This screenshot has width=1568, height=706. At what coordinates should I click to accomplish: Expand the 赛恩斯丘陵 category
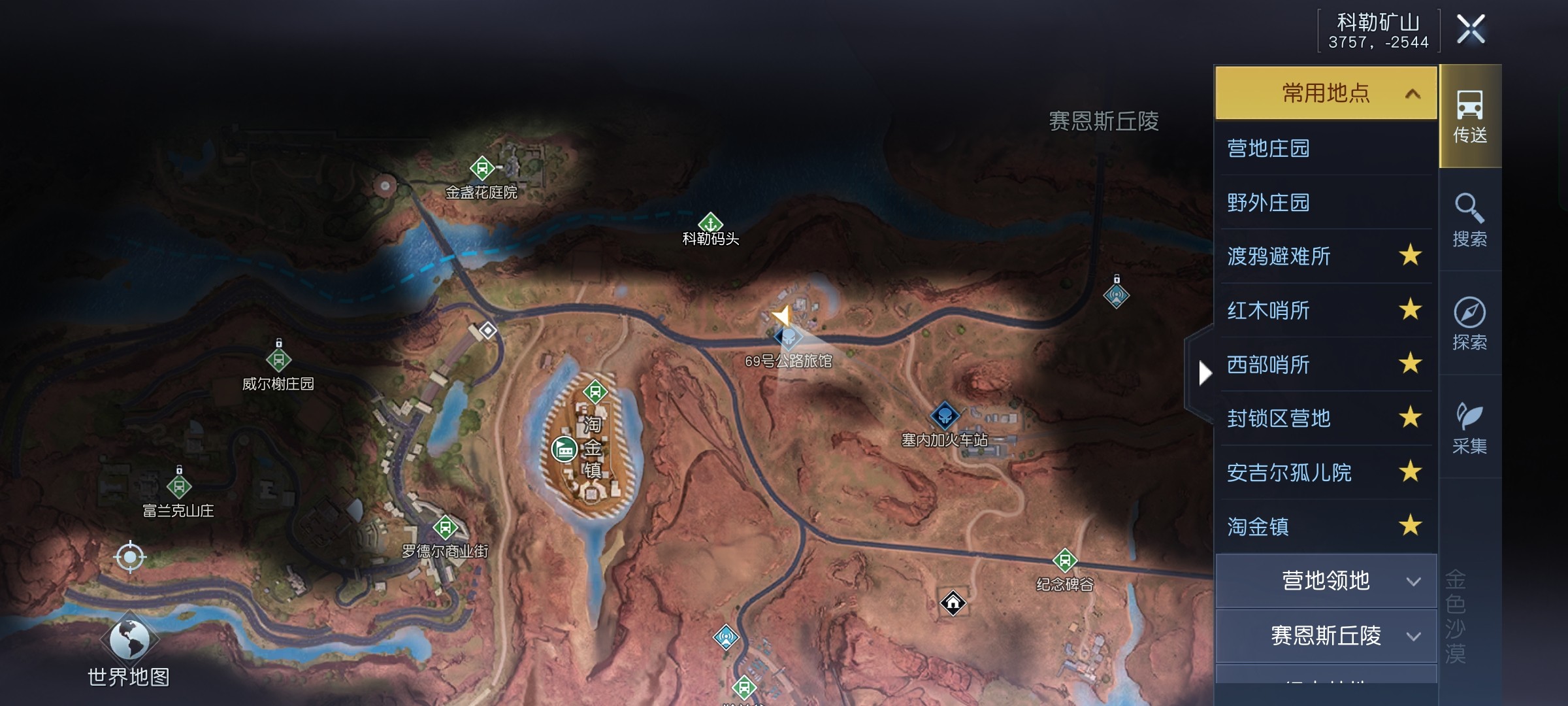1326,635
